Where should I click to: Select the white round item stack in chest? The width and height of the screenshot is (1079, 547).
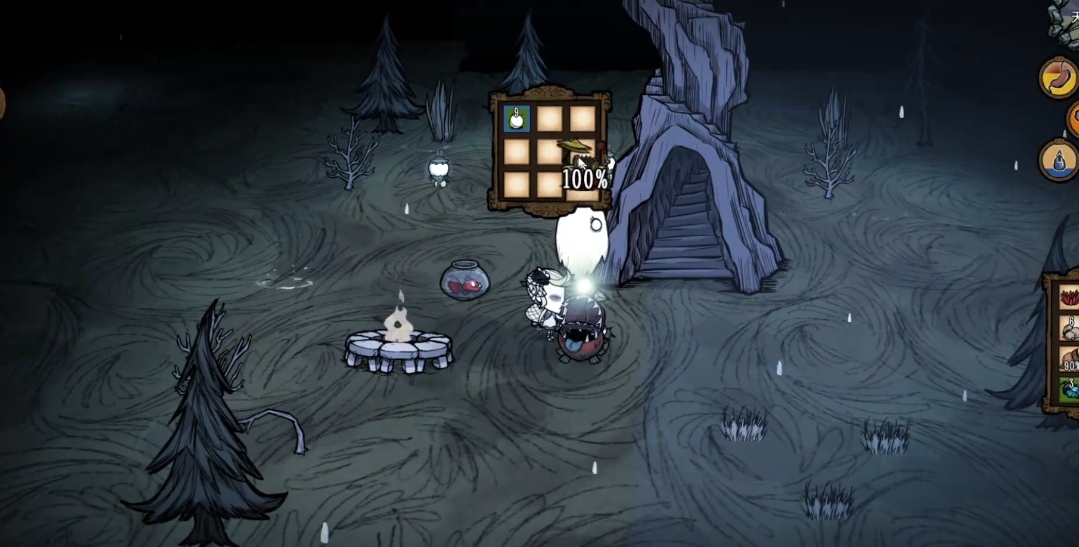coord(517,119)
